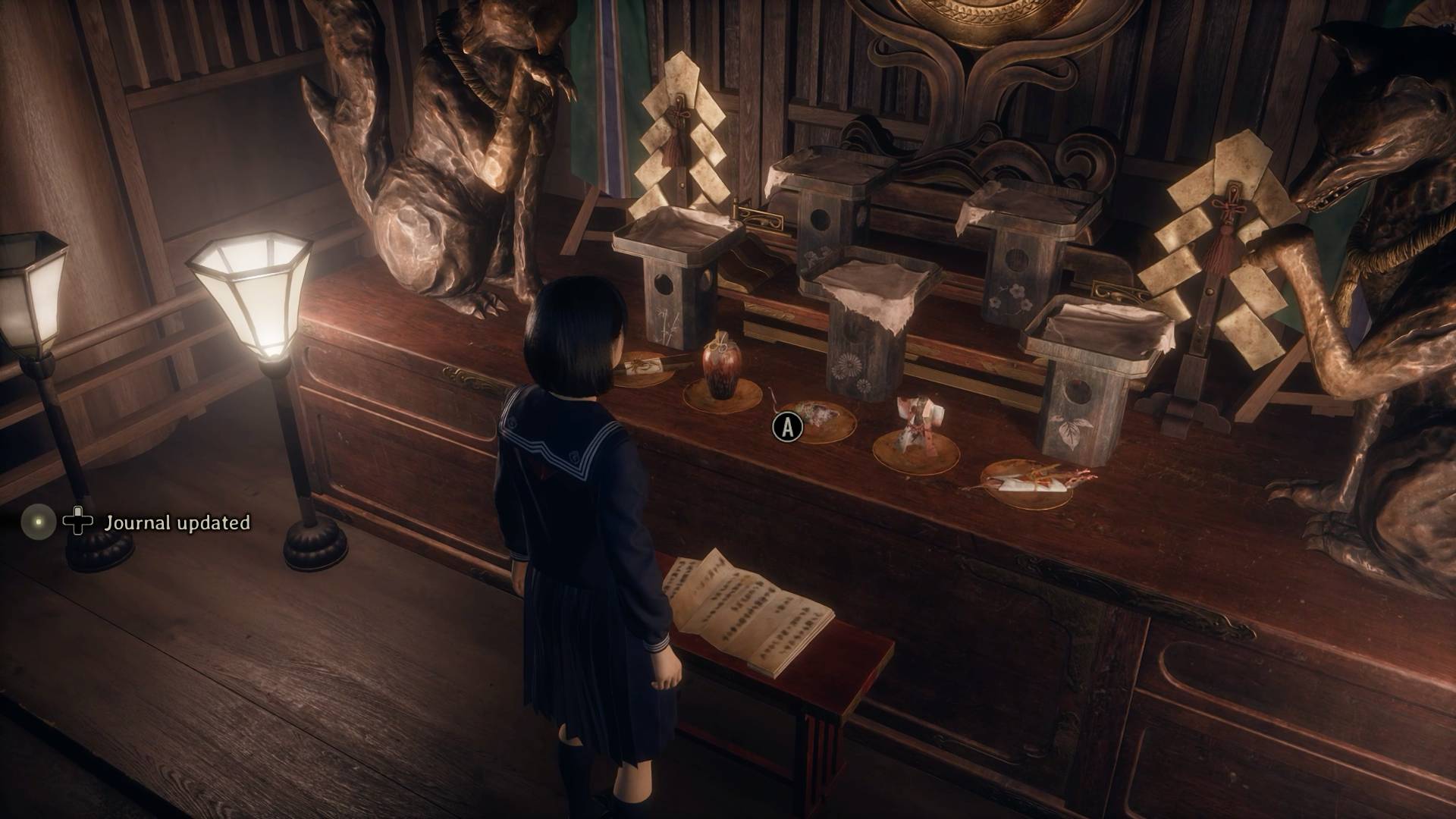Open the Journal updated notification
The image size is (1456, 819).
pos(176,522)
